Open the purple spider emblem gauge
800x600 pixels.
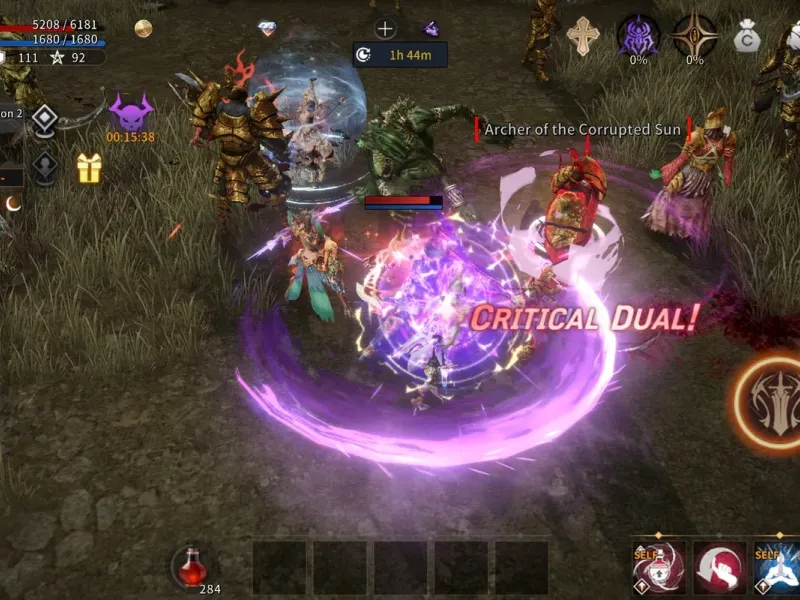[638, 34]
